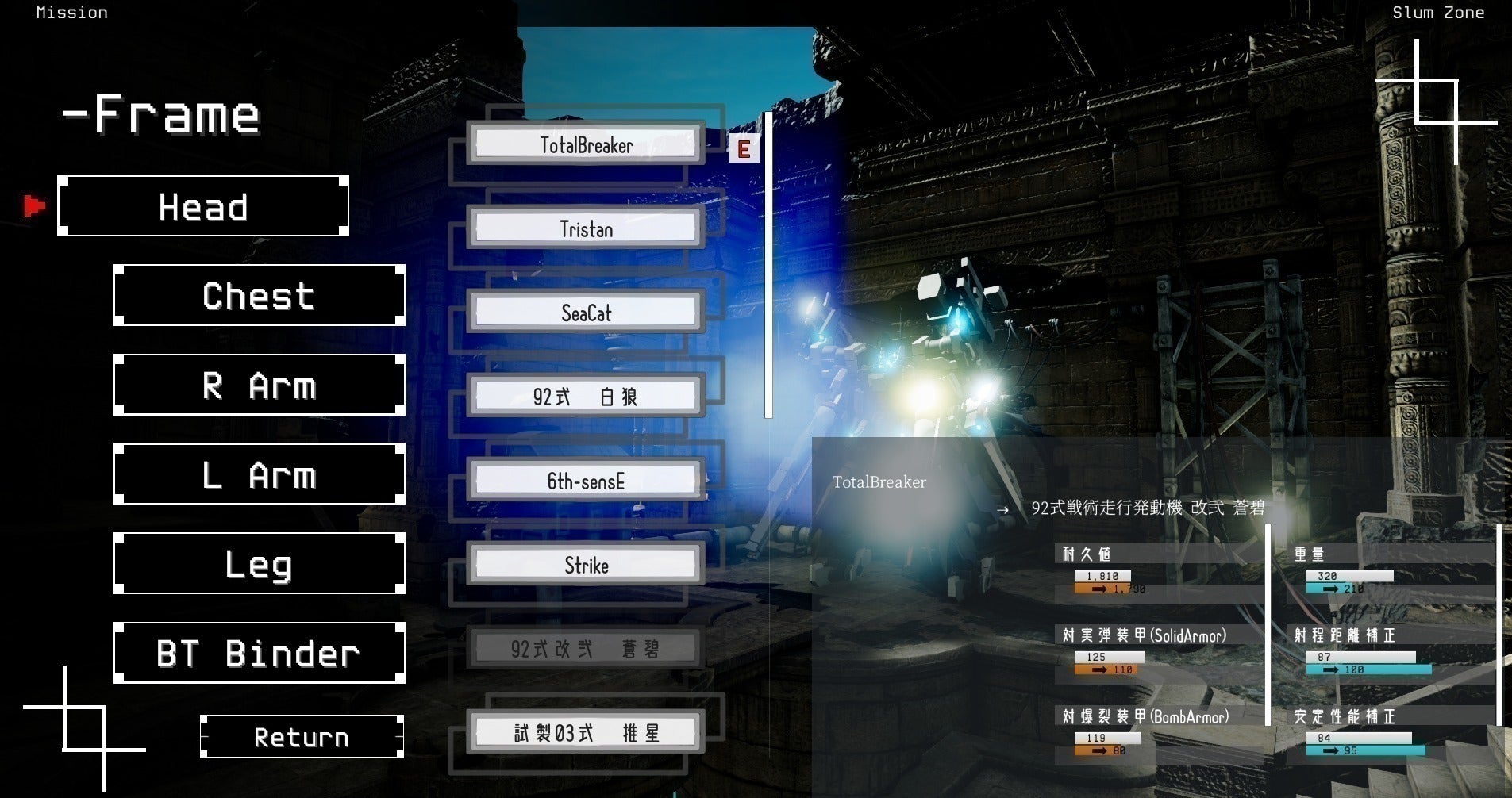Viewport: 1512px width, 798px height.
Task: Choose the Tristan part
Action: 586,228
